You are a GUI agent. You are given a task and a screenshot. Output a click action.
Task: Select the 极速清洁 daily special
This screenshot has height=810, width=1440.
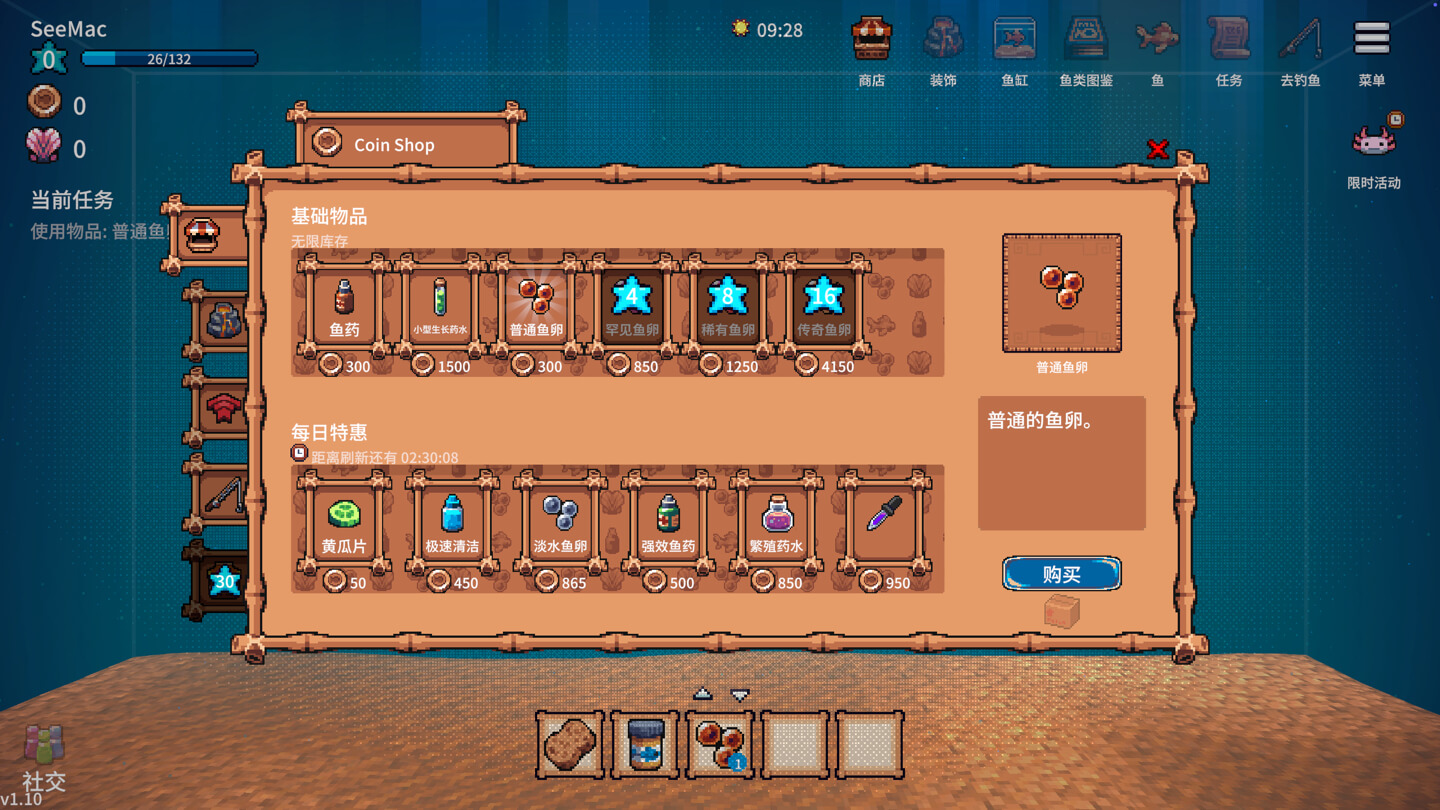coord(452,522)
